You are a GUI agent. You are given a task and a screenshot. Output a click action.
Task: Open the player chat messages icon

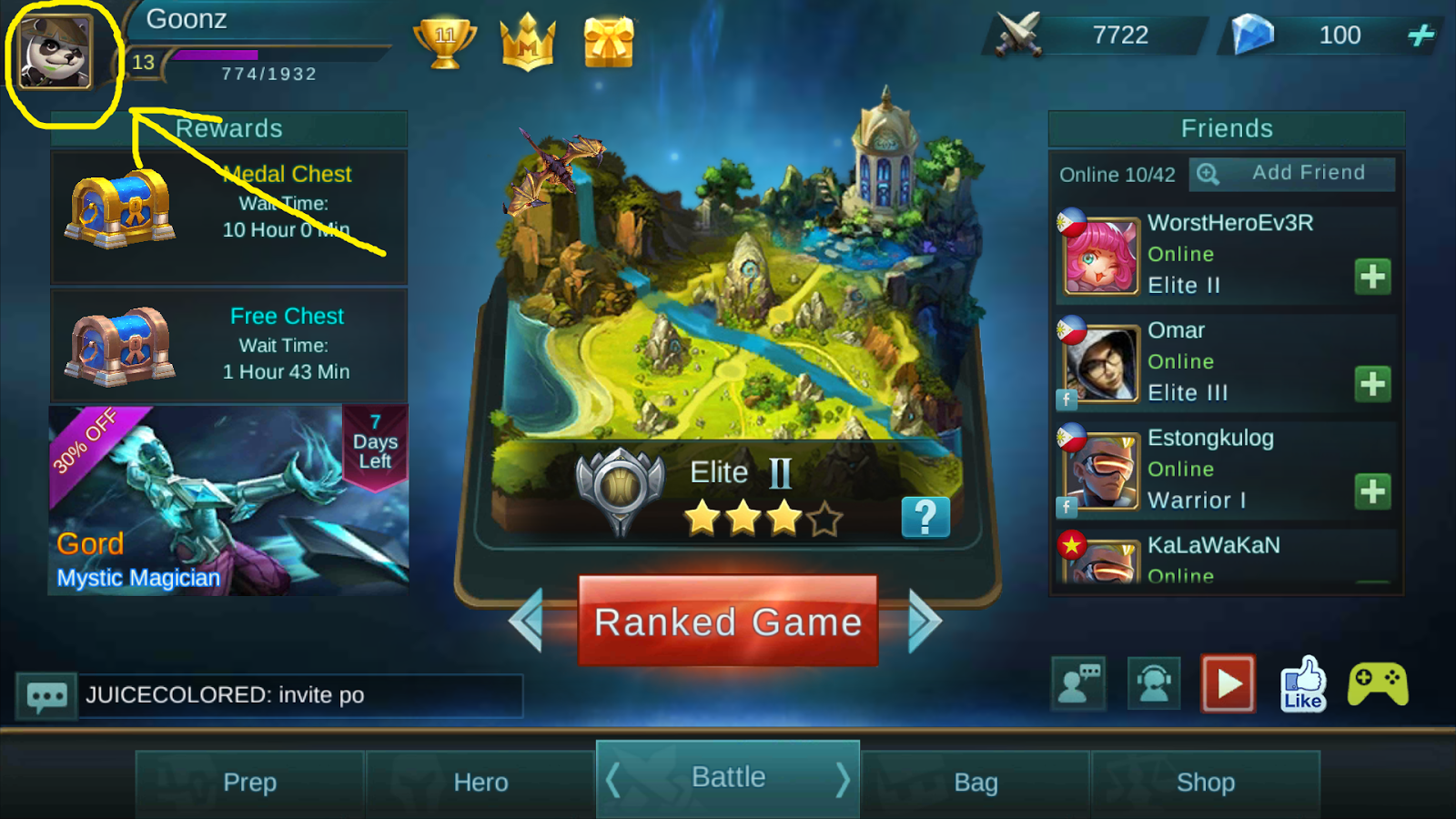tap(1079, 682)
